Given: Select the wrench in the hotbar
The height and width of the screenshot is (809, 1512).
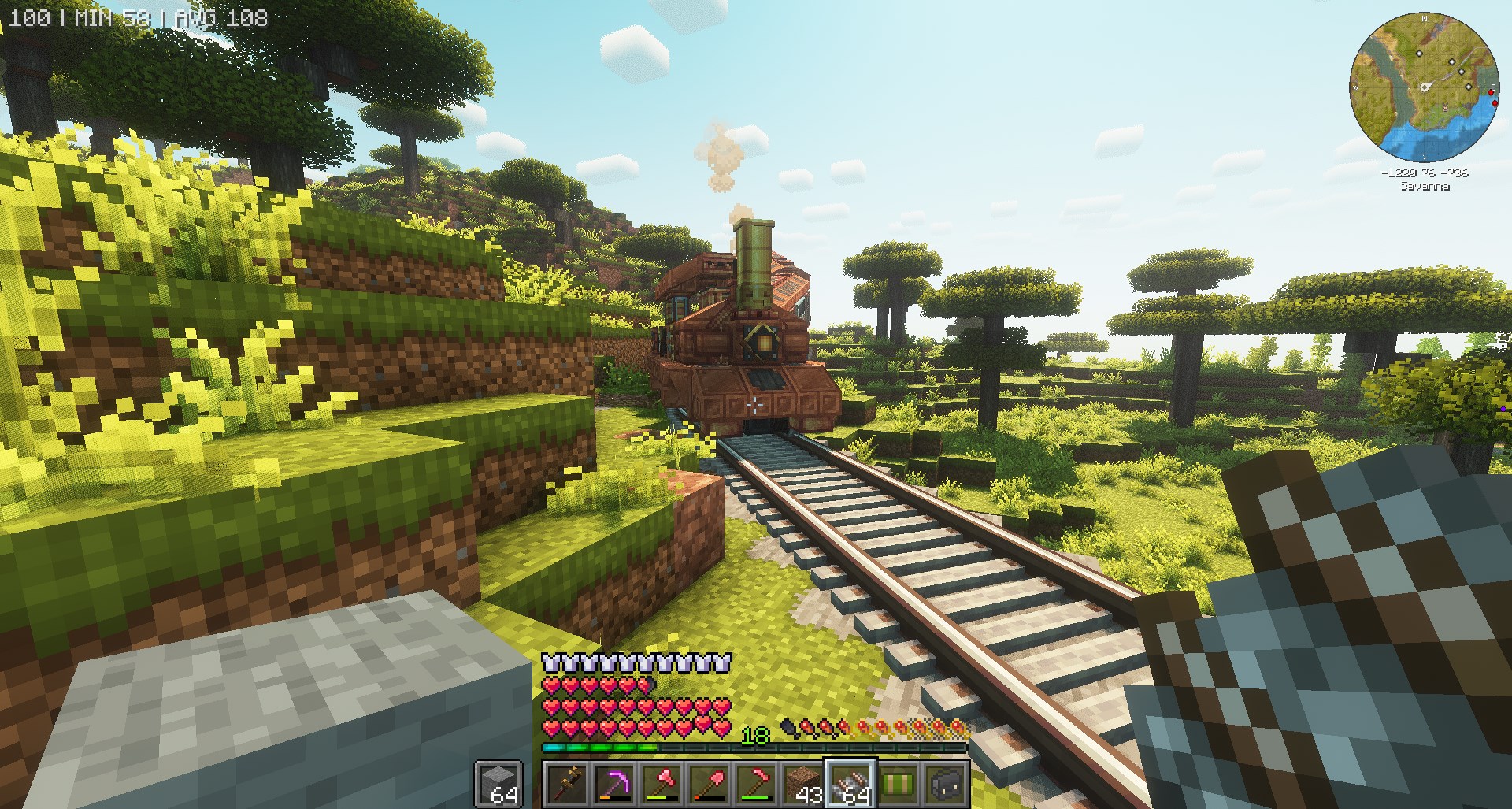Looking at the screenshot, I should 566,785.
